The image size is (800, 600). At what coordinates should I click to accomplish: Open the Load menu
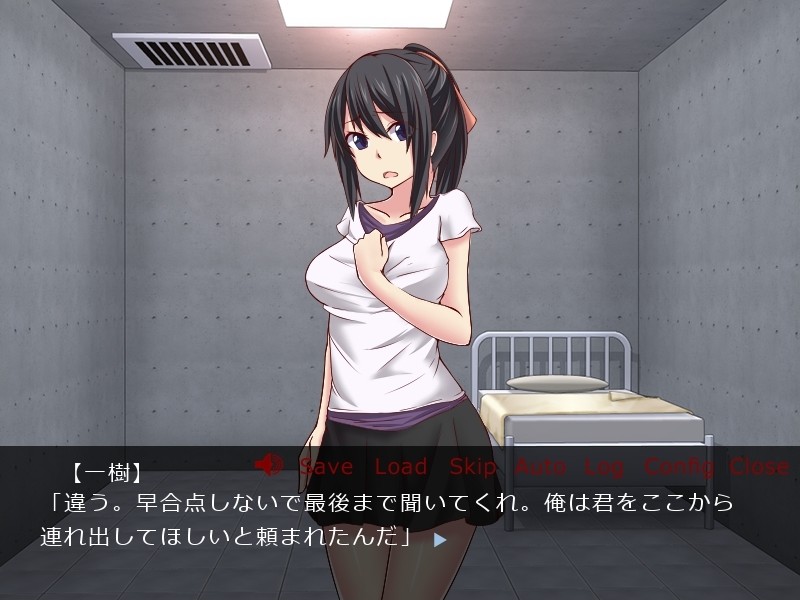(x=401, y=466)
